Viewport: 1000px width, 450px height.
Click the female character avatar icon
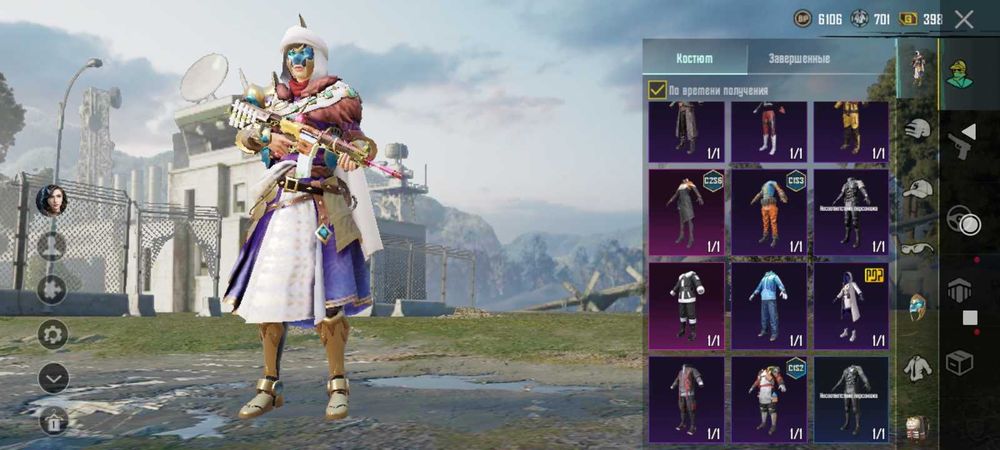tap(51, 200)
